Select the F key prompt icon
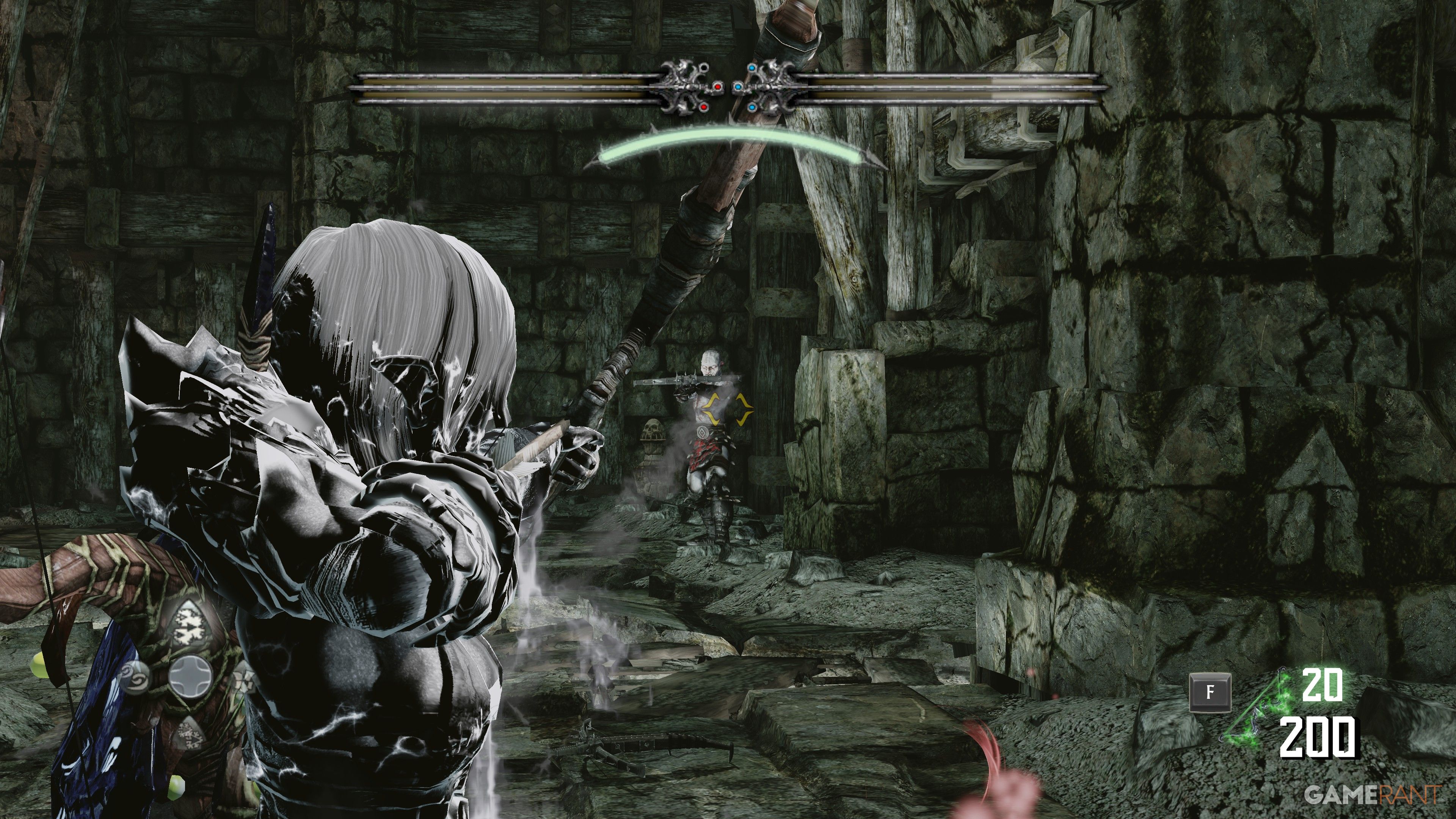This screenshot has width=1456, height=819. click(1211, 693)
